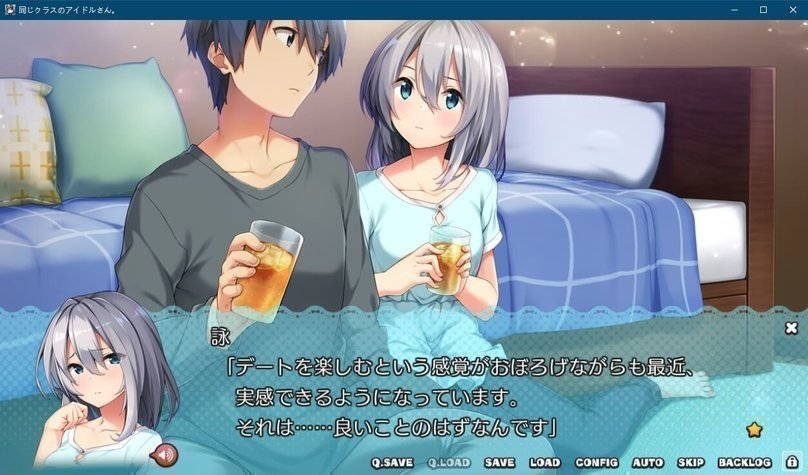Click the greyed-out Q.LOAD button
Screen dimensions: 808x475
point(446,463)
